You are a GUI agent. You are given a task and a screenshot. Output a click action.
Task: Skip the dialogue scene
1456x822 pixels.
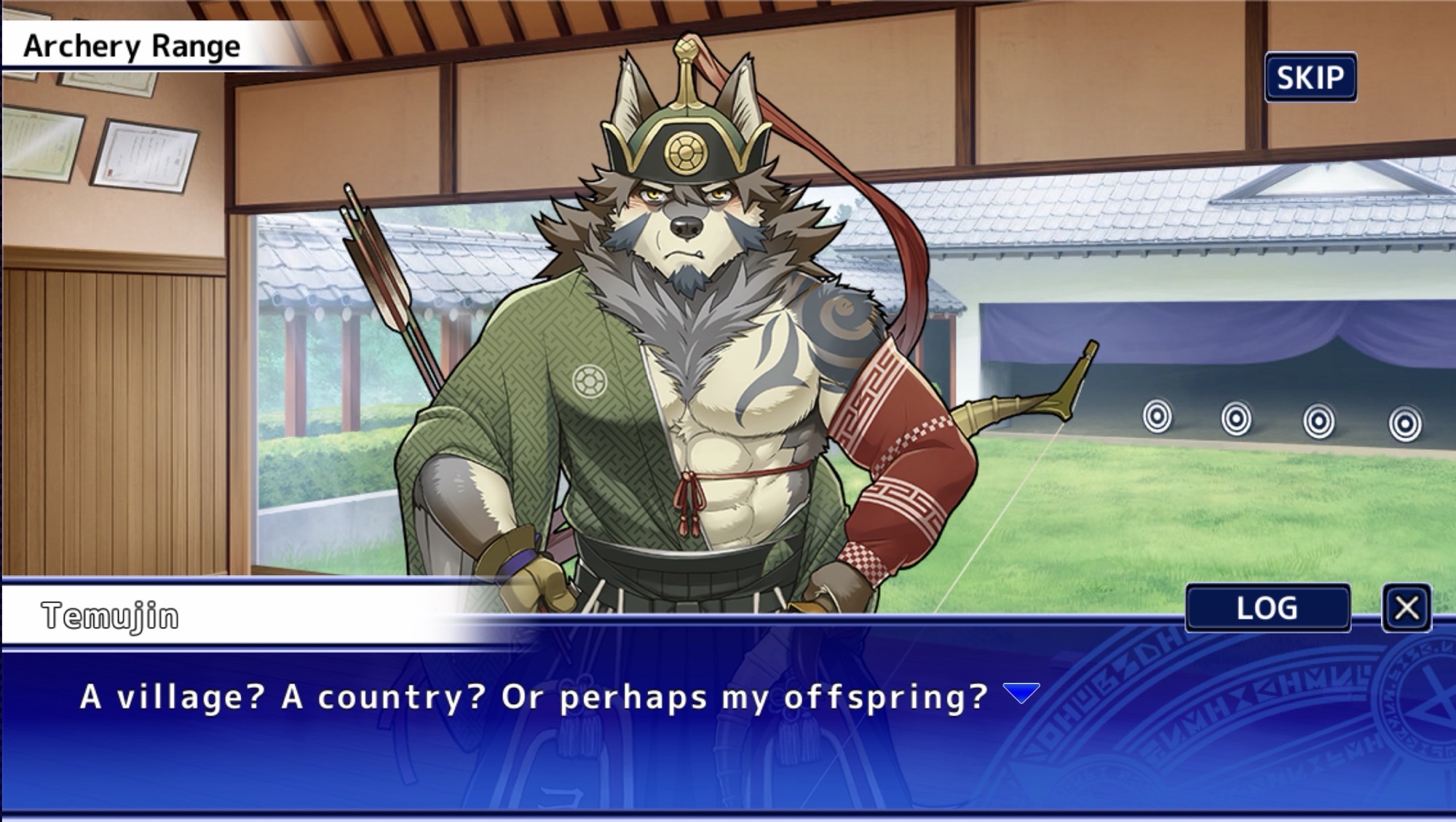1310,77
